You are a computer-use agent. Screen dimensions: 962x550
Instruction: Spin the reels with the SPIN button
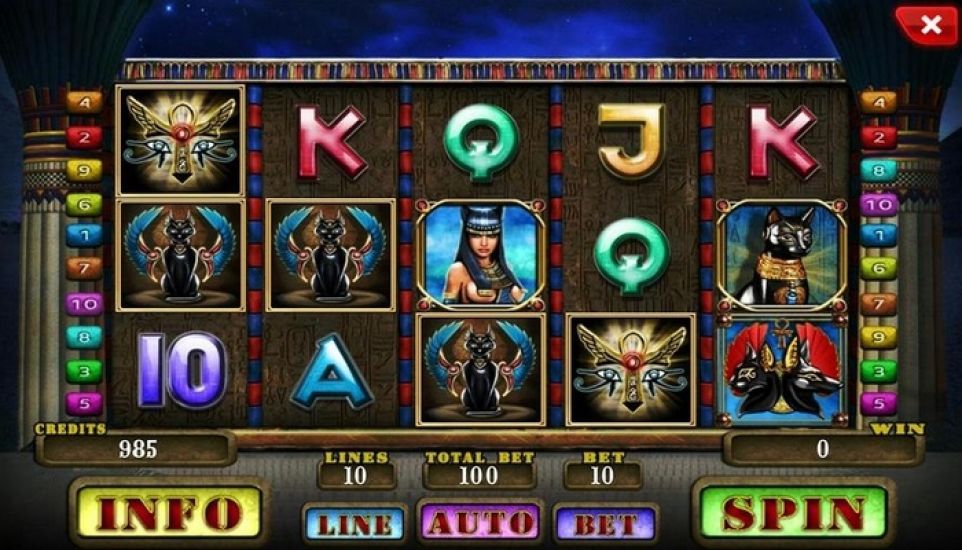792,514
